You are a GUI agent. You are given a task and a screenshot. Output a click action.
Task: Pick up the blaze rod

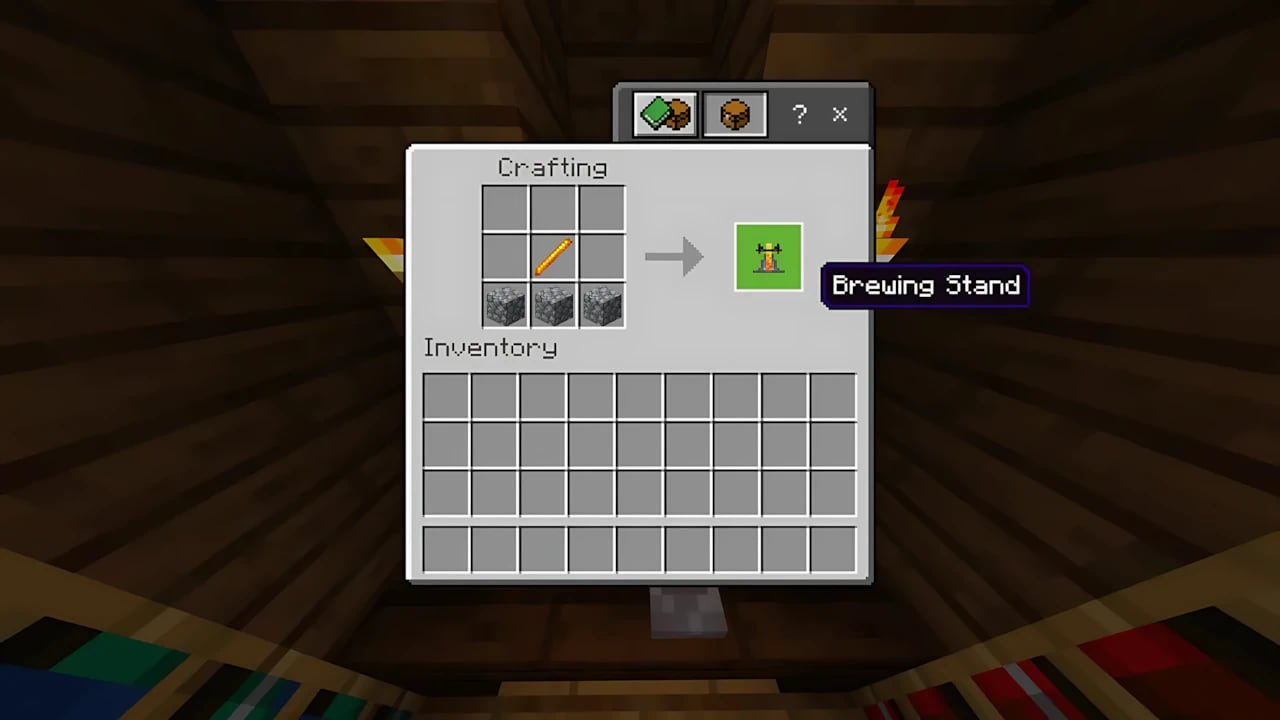tap(553, 256)
